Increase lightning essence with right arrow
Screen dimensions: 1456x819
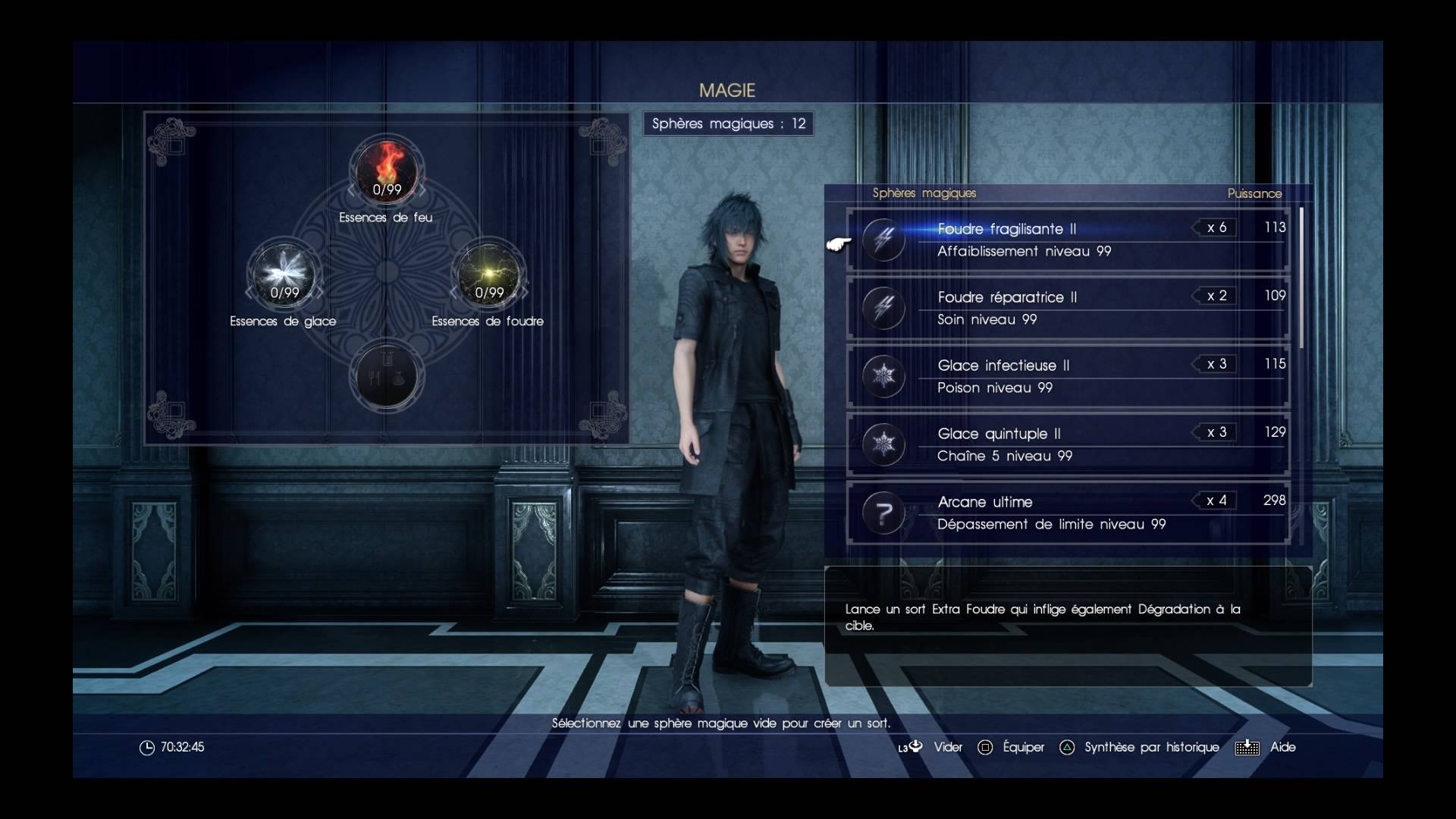(x=525, y=293)
